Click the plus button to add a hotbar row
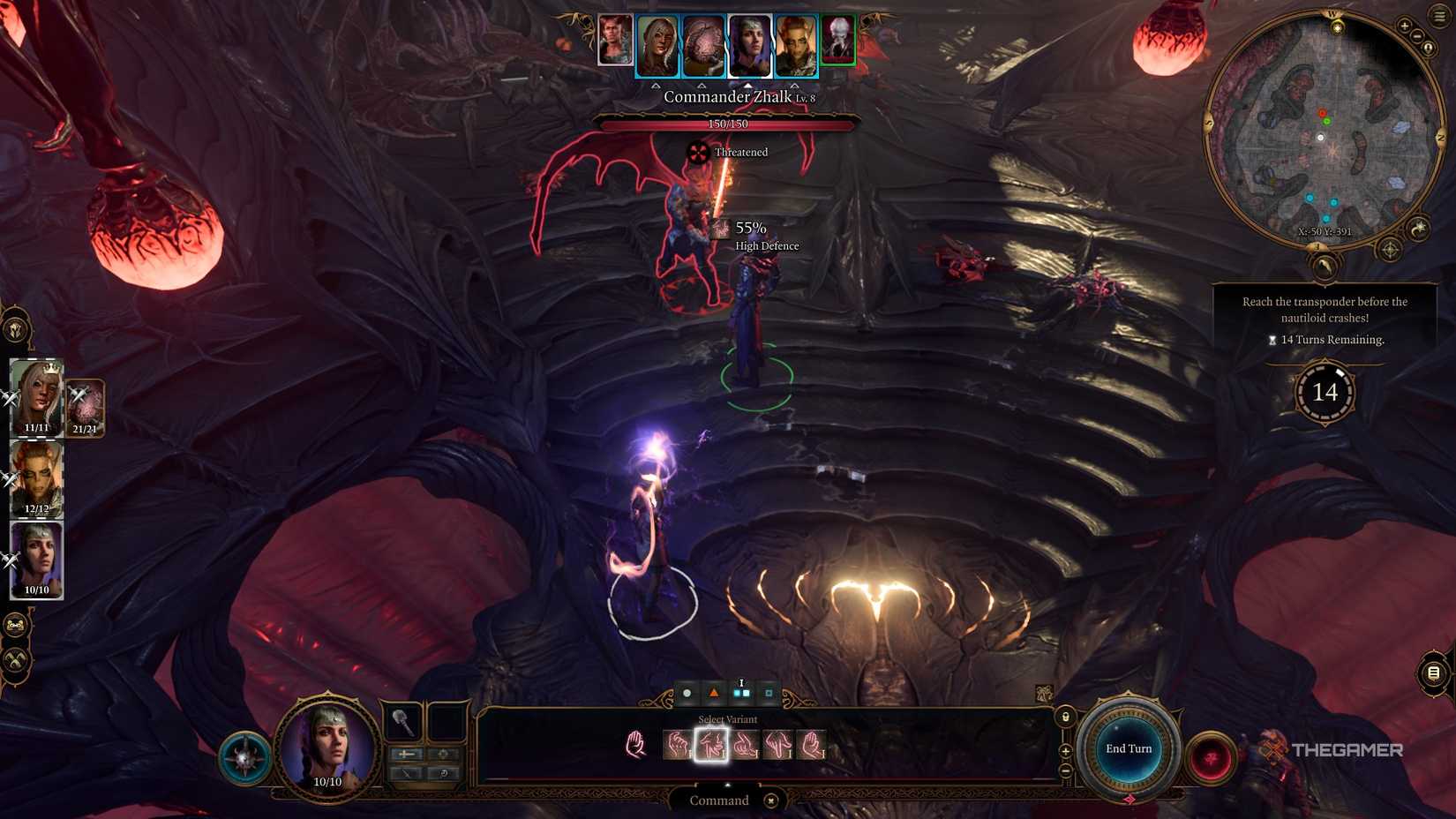Screen dimensions: 1456x819 [1065, 750]
